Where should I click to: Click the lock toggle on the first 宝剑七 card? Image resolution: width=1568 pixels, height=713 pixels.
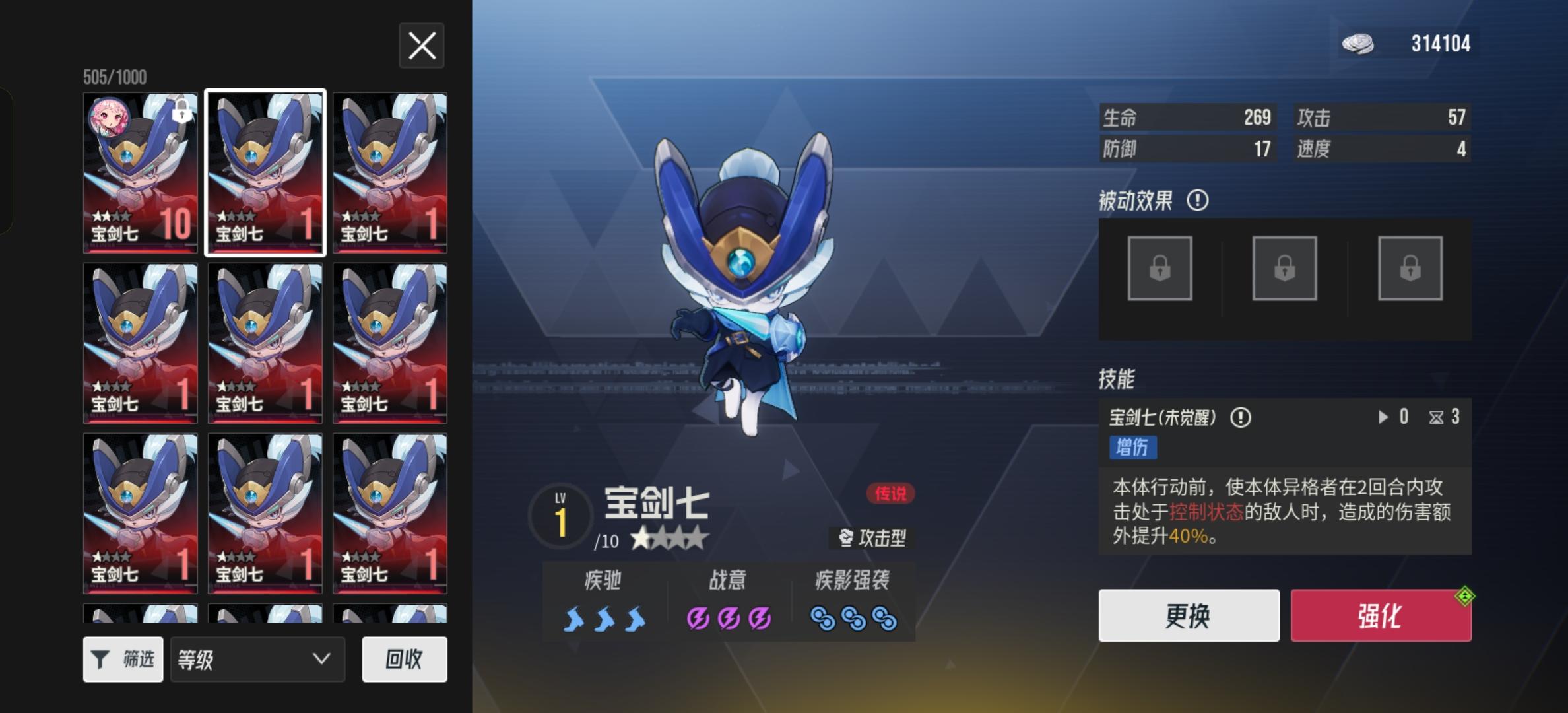182,112
